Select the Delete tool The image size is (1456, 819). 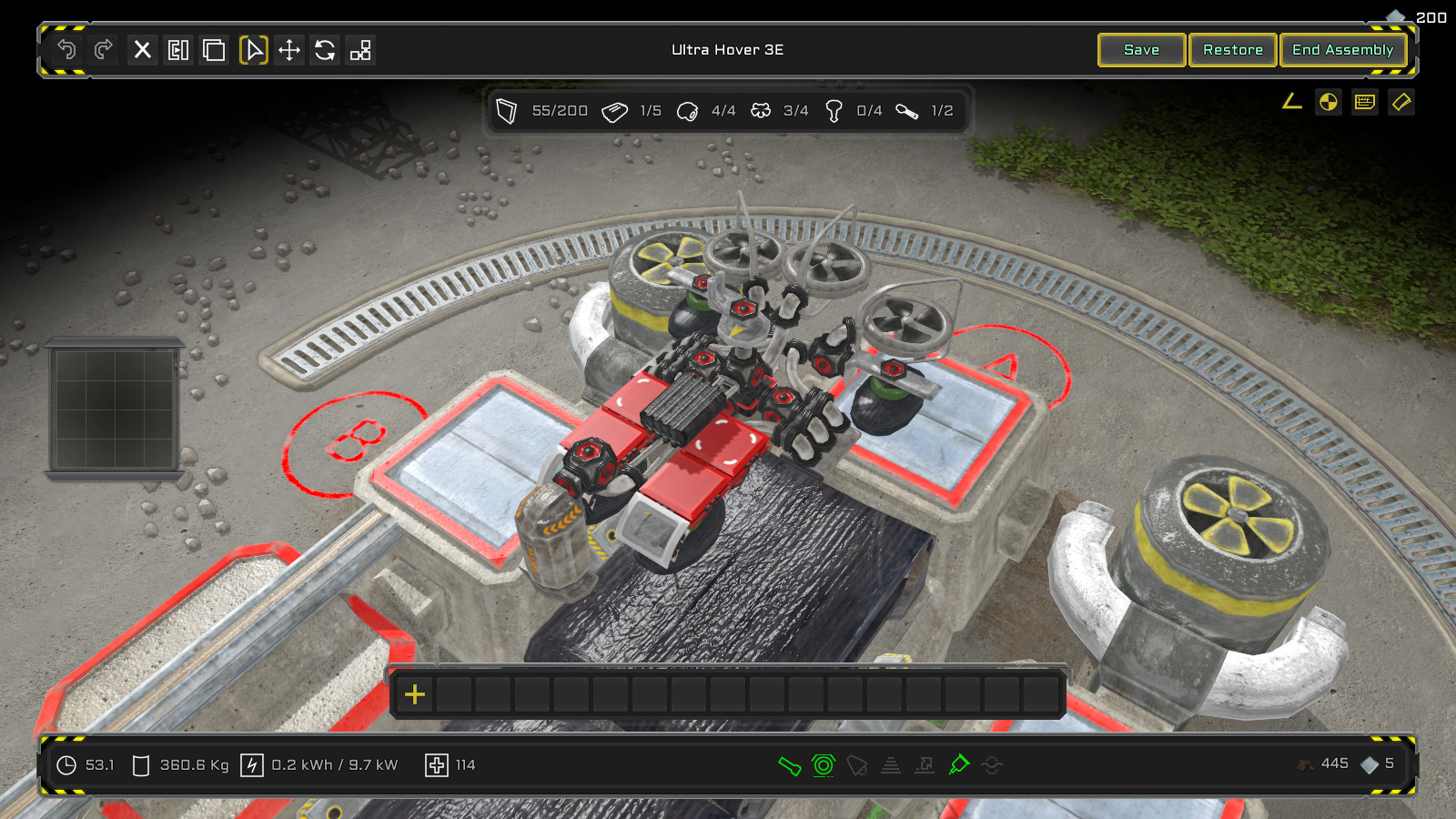(142, 51)
